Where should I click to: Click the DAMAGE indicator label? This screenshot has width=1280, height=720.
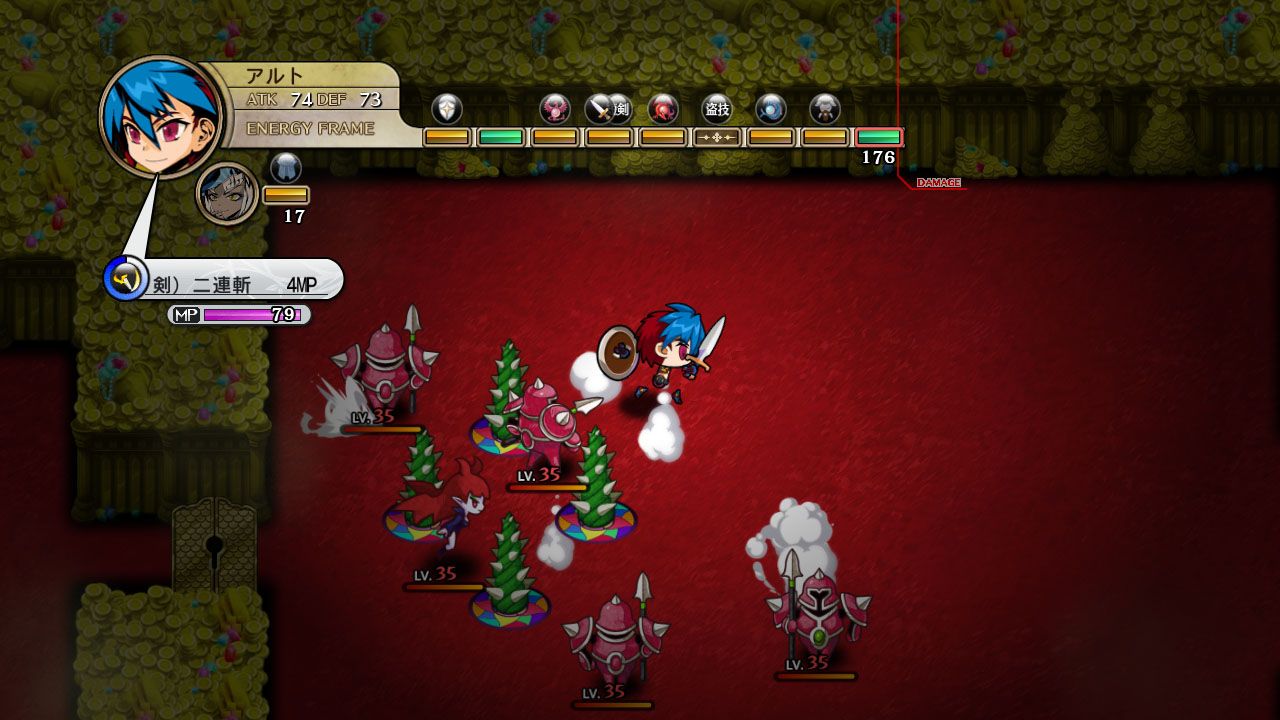(938, 183)
